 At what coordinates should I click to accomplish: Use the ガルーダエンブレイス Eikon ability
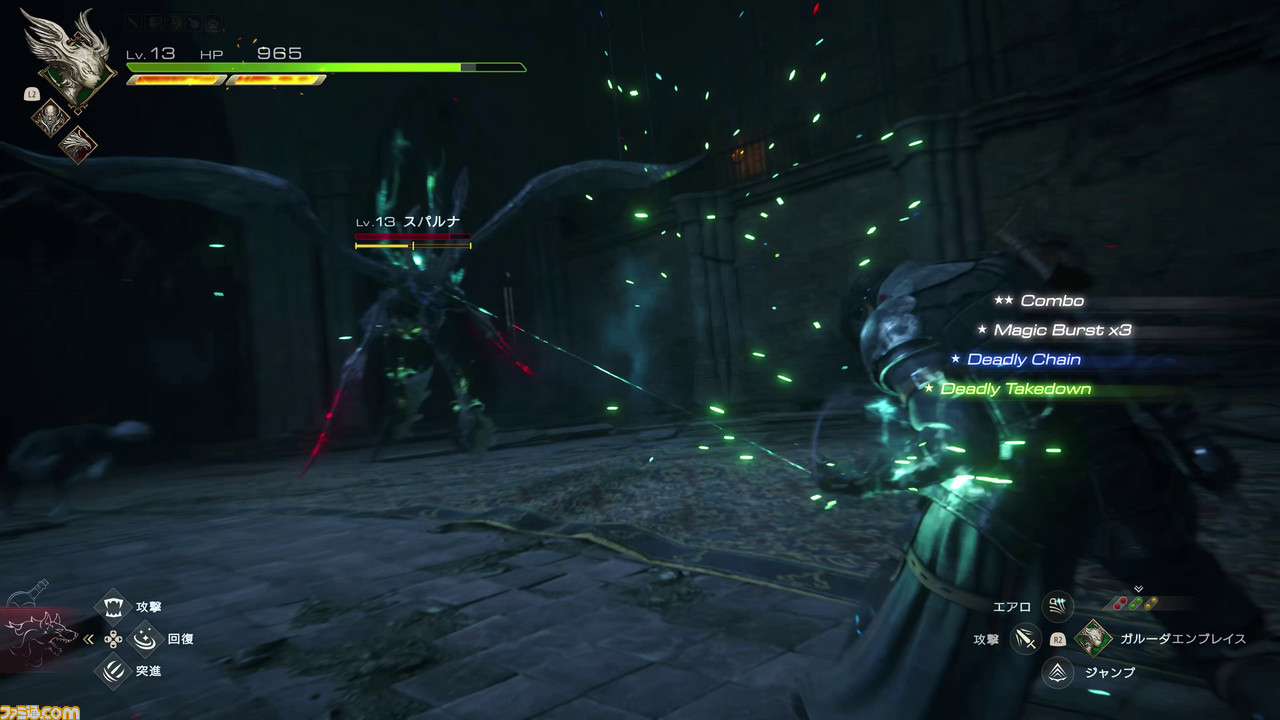tap(1093, 638)
